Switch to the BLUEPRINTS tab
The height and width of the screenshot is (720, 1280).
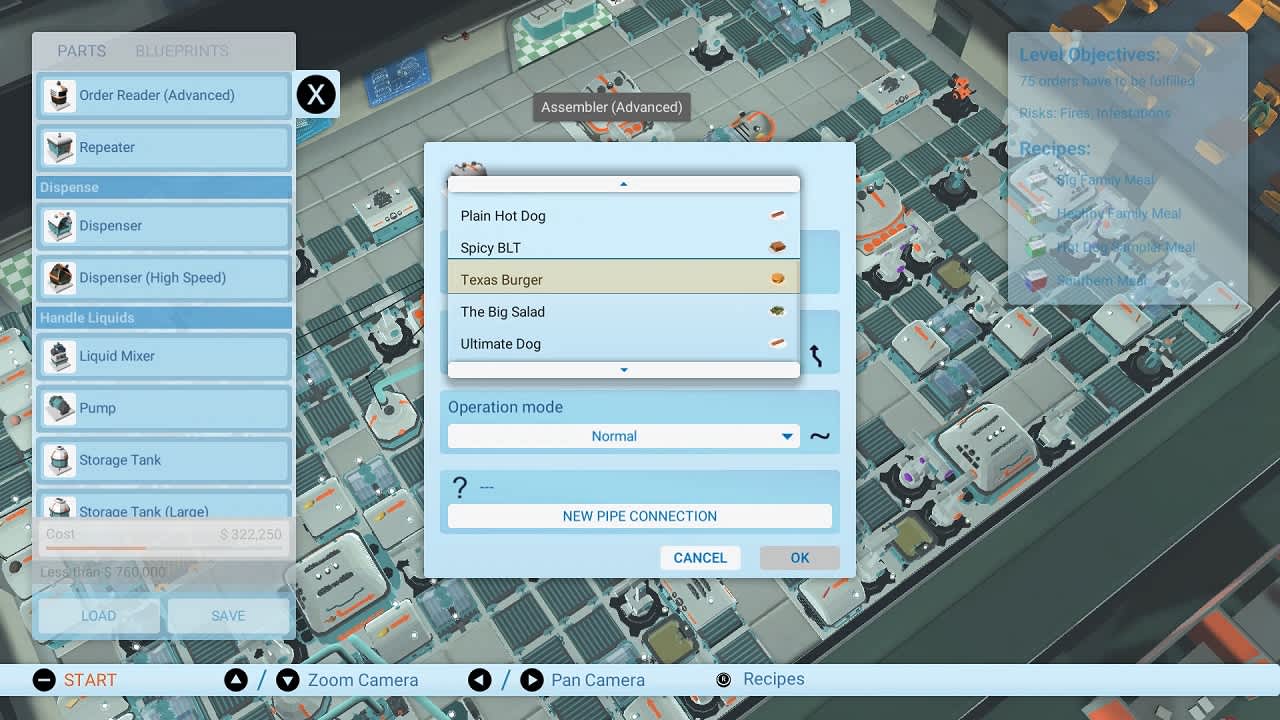(181, 51)
